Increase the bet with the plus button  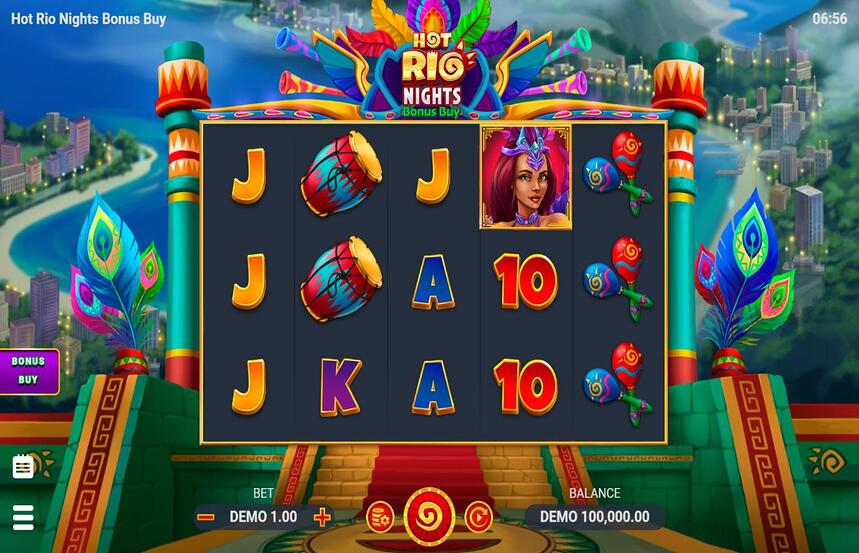point(322,517)
